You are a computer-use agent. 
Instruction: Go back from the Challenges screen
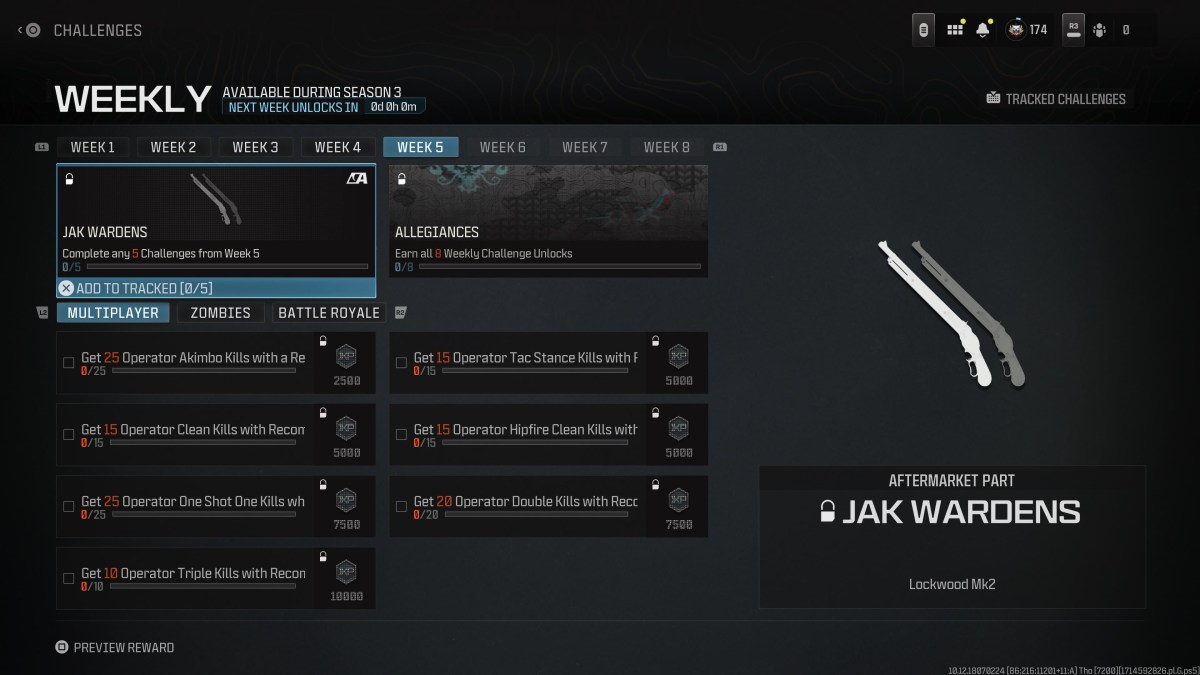coord(28,30)
